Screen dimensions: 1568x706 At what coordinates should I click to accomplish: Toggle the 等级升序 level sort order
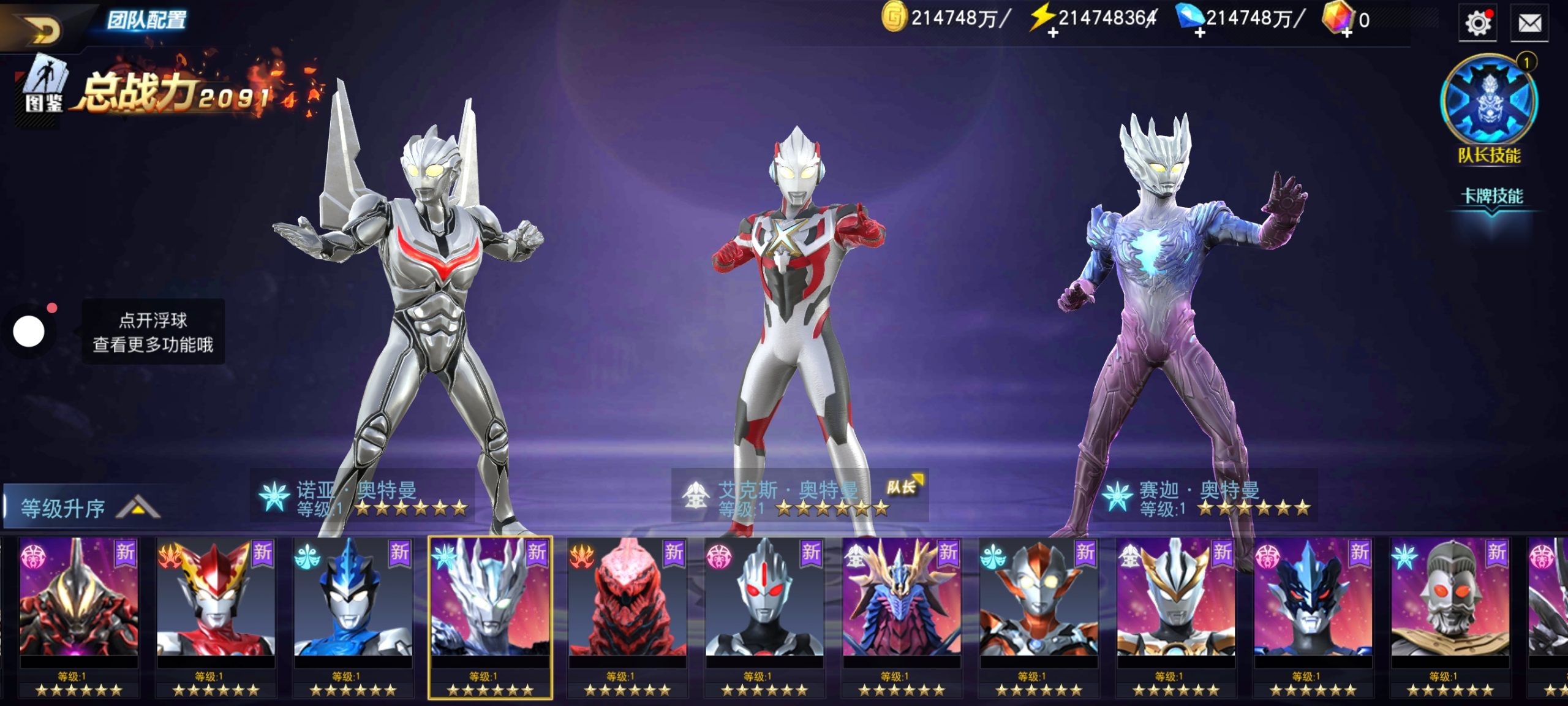(x=86, y=507)
